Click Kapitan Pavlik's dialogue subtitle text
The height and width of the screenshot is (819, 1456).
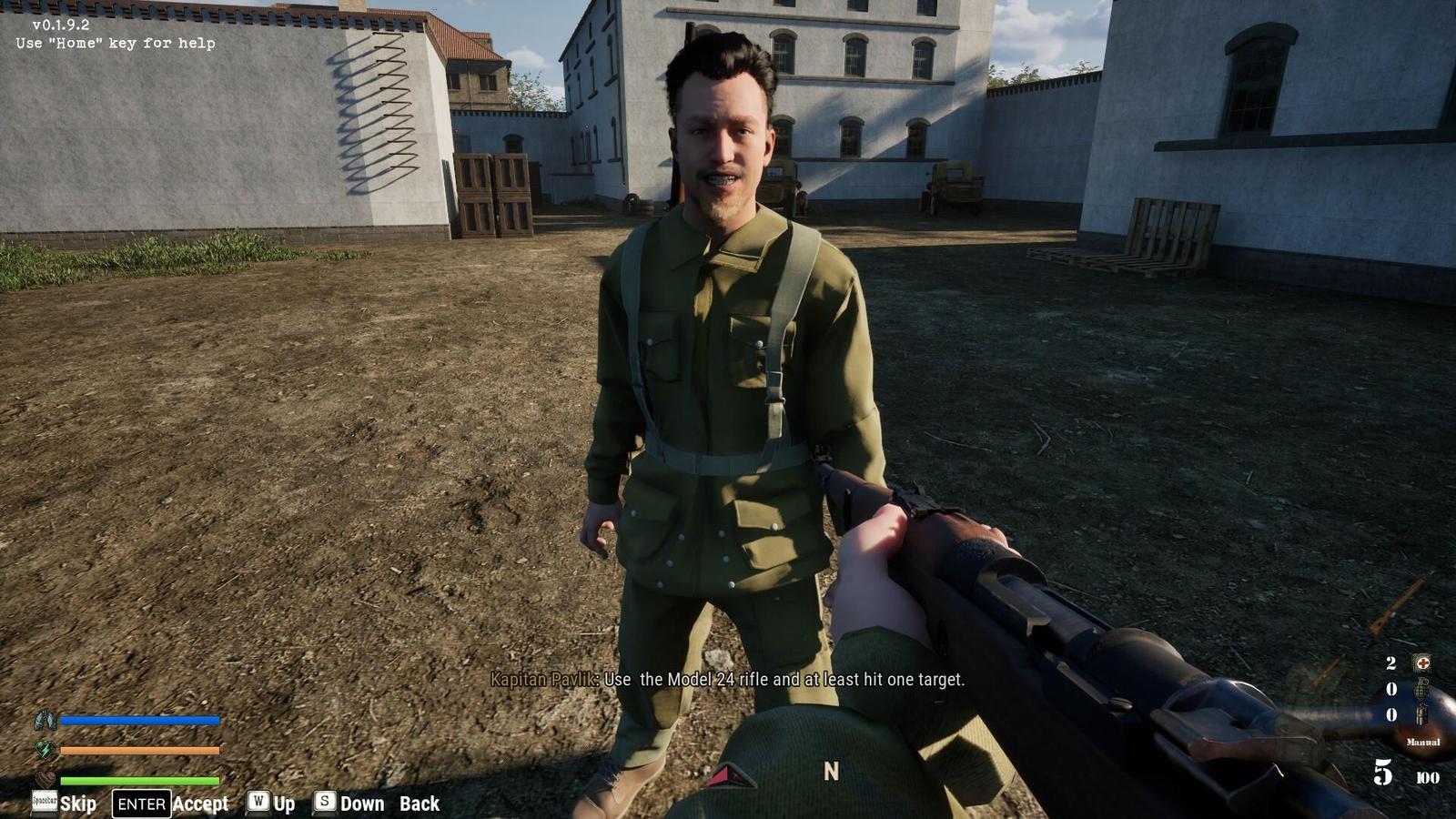[x=728, y=678]
